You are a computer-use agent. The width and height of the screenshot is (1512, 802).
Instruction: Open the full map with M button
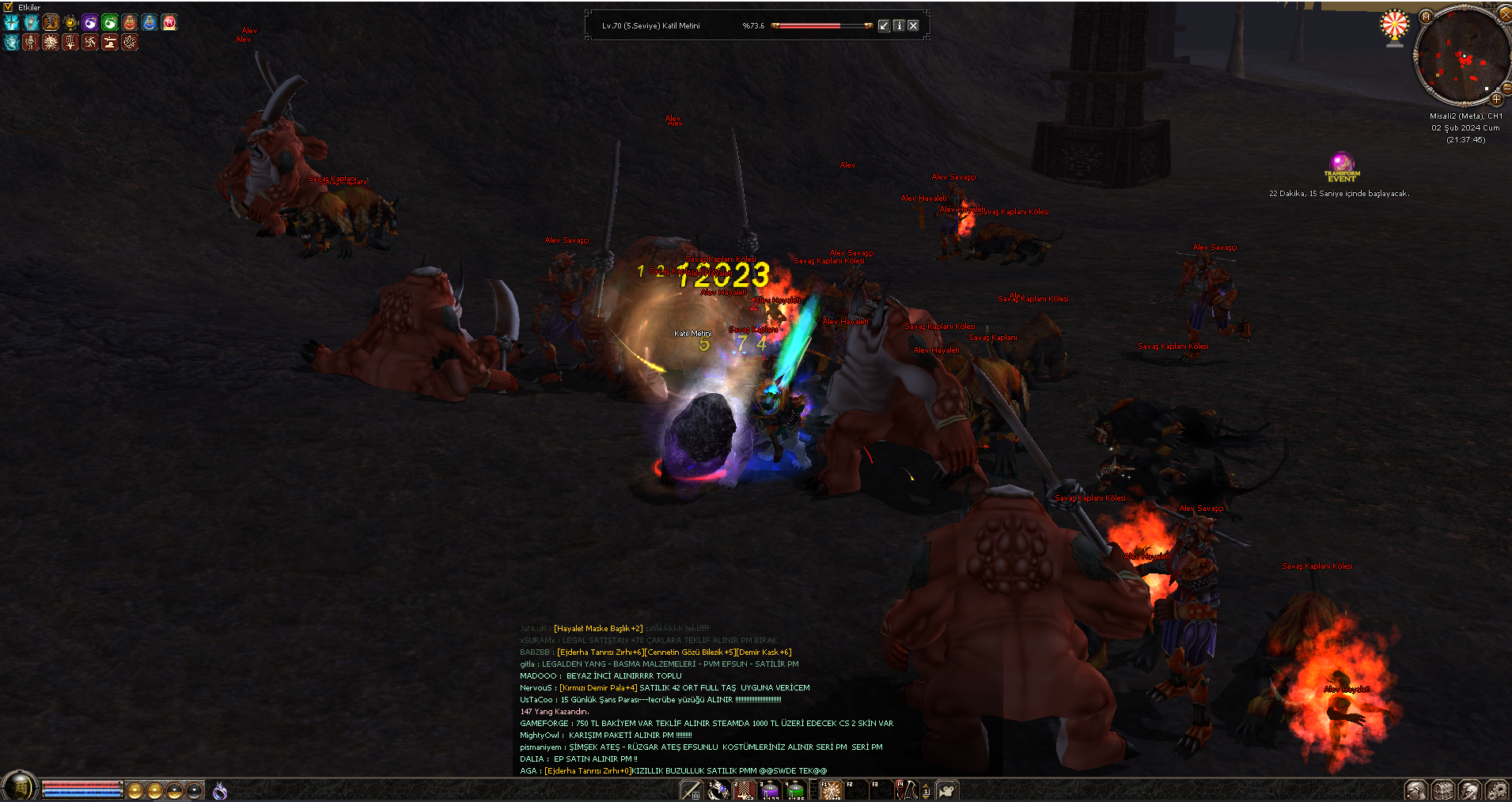1426,17
